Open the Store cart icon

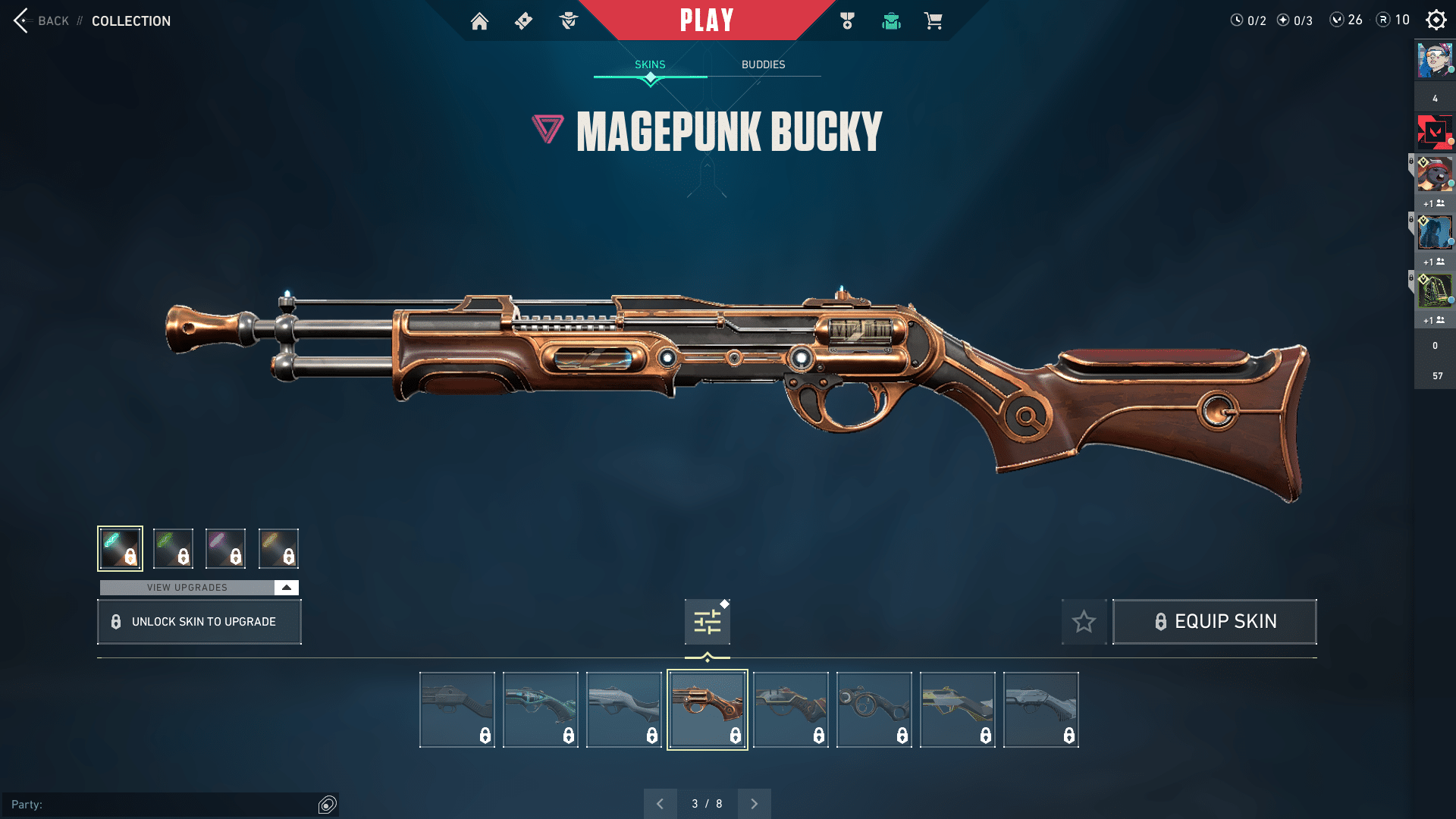click(934, 21)
